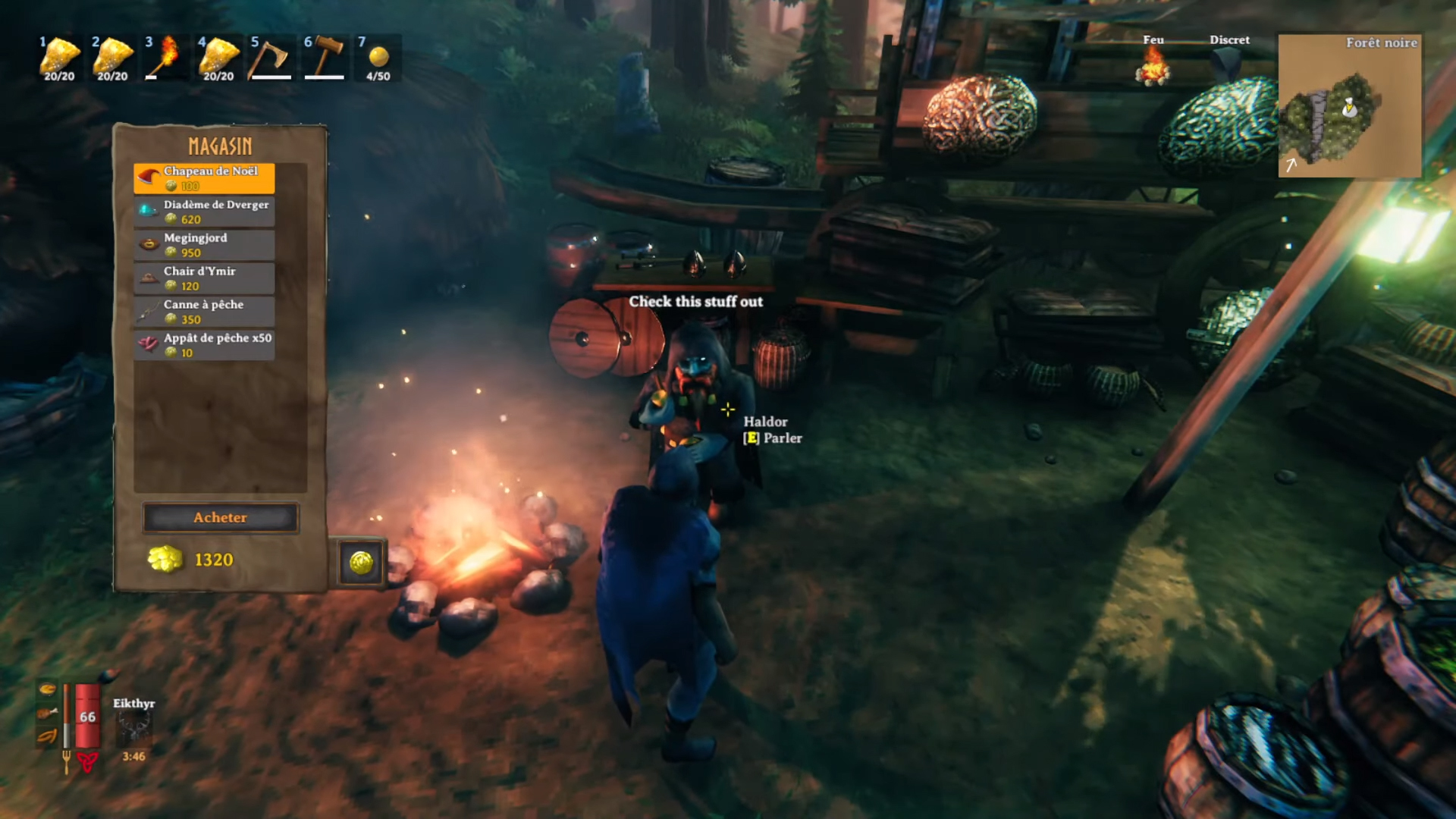Pick Chair d'Ymir from the shop
The height and width of the screenshot is (819, 1456).
point(204,278)
